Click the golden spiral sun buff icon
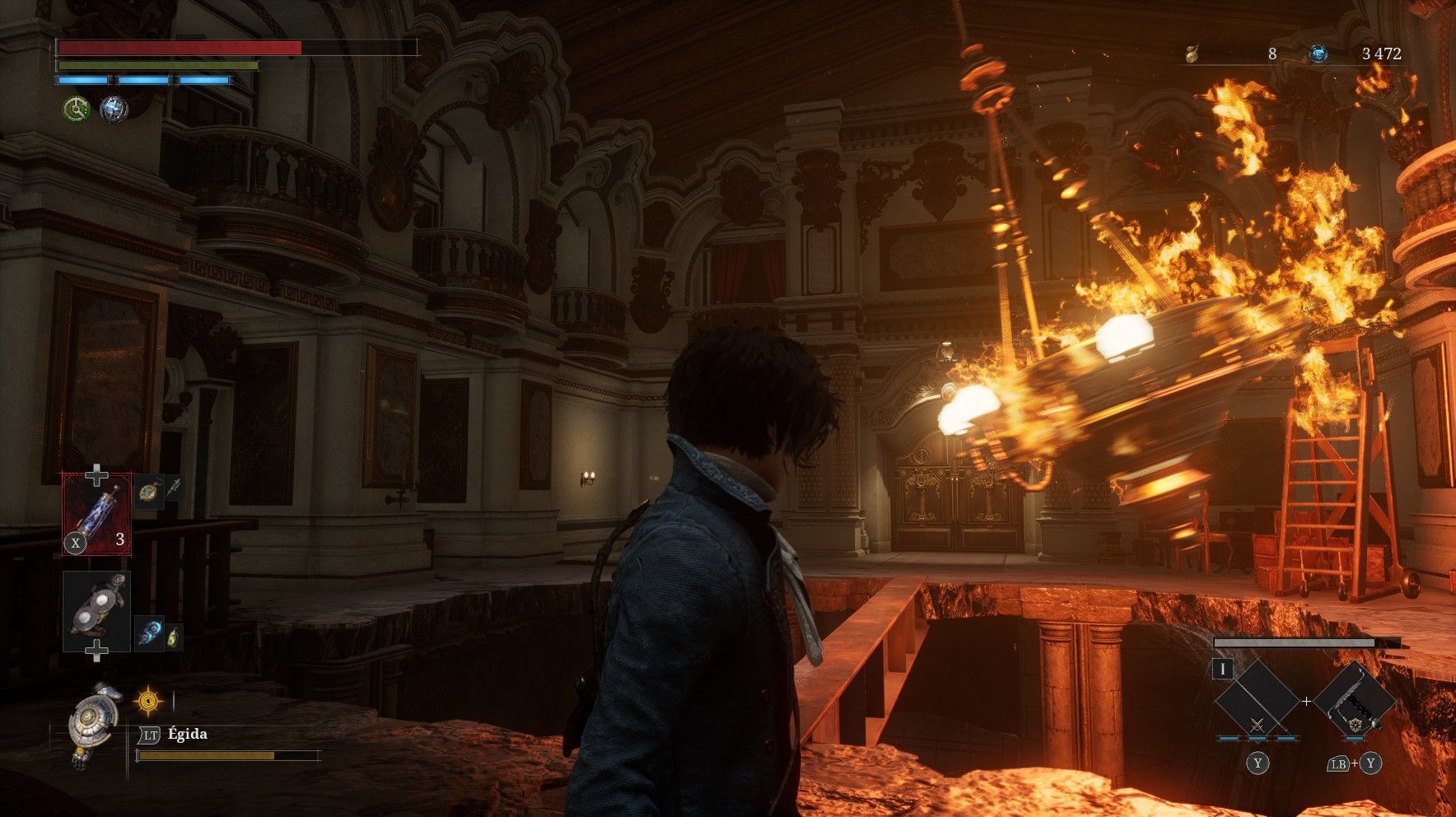 tap(148, 701)
